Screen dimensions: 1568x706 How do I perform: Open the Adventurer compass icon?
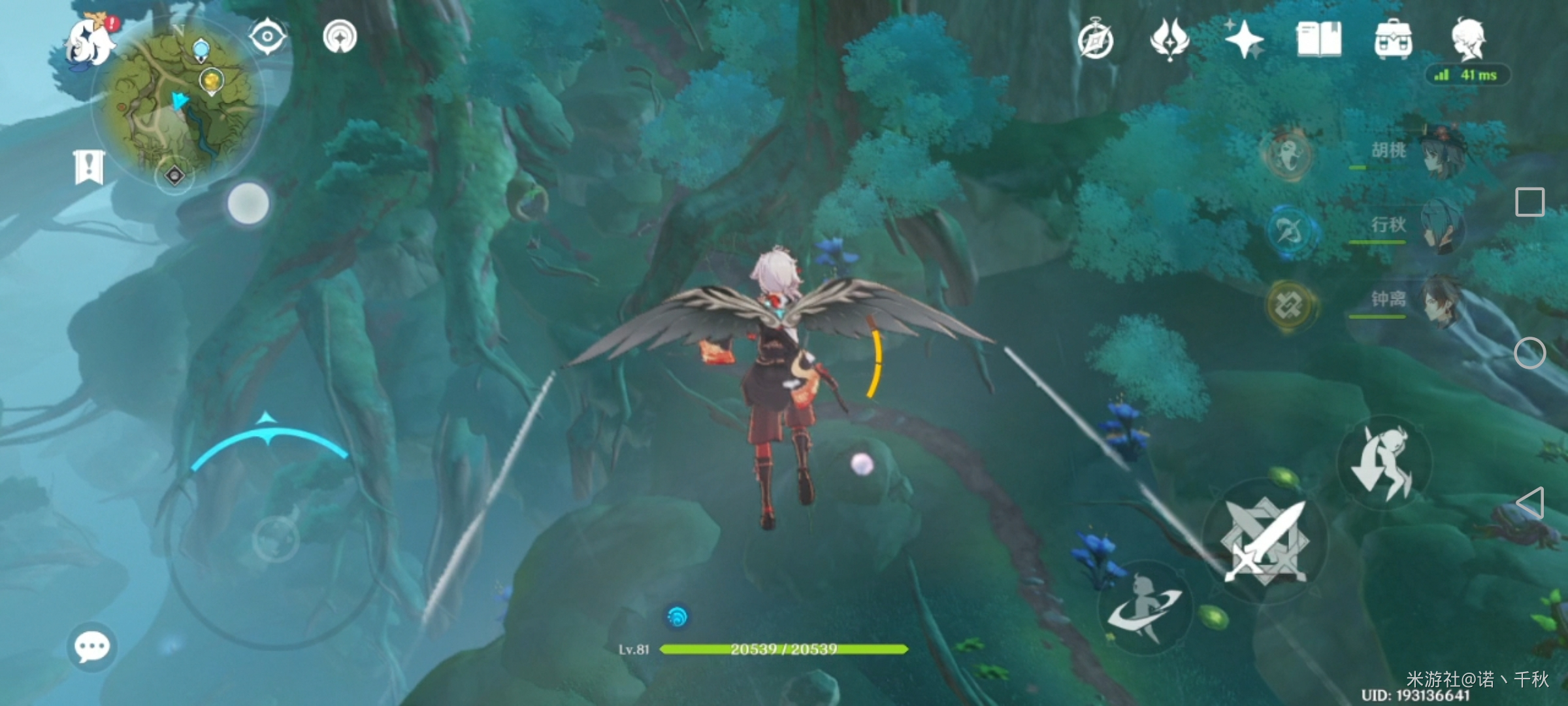tap(1096, 41)
